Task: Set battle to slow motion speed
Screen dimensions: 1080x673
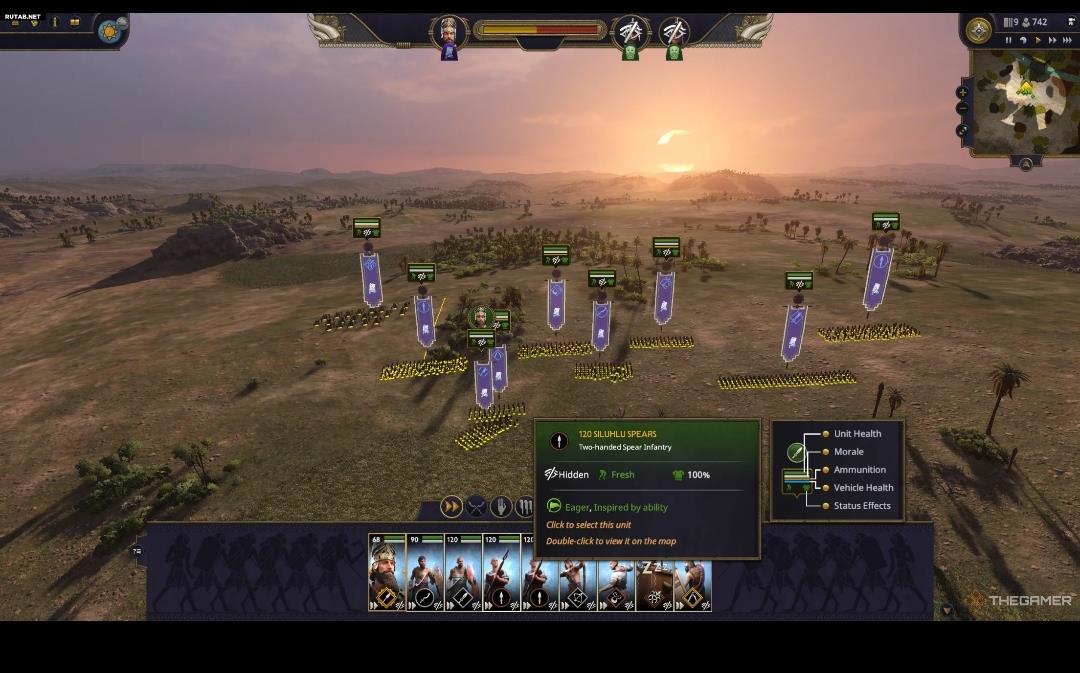Action: pos(1023,40)
